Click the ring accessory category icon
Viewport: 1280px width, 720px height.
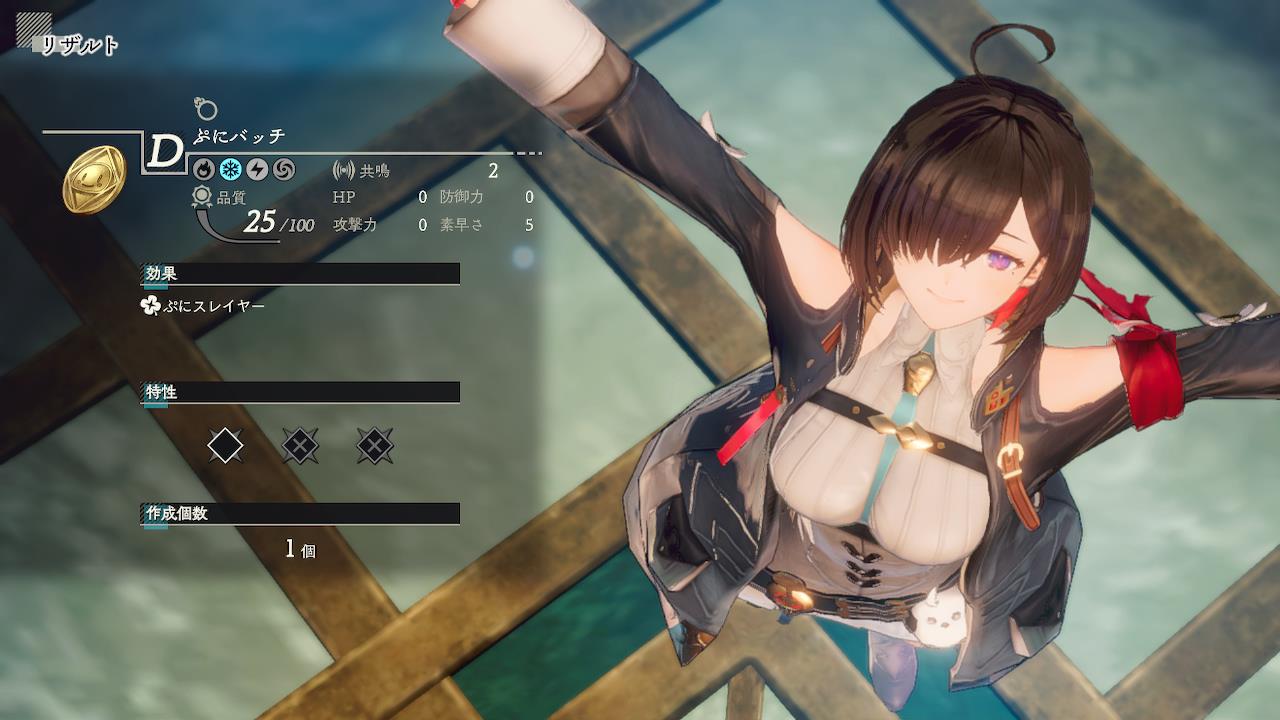[206, 109]
